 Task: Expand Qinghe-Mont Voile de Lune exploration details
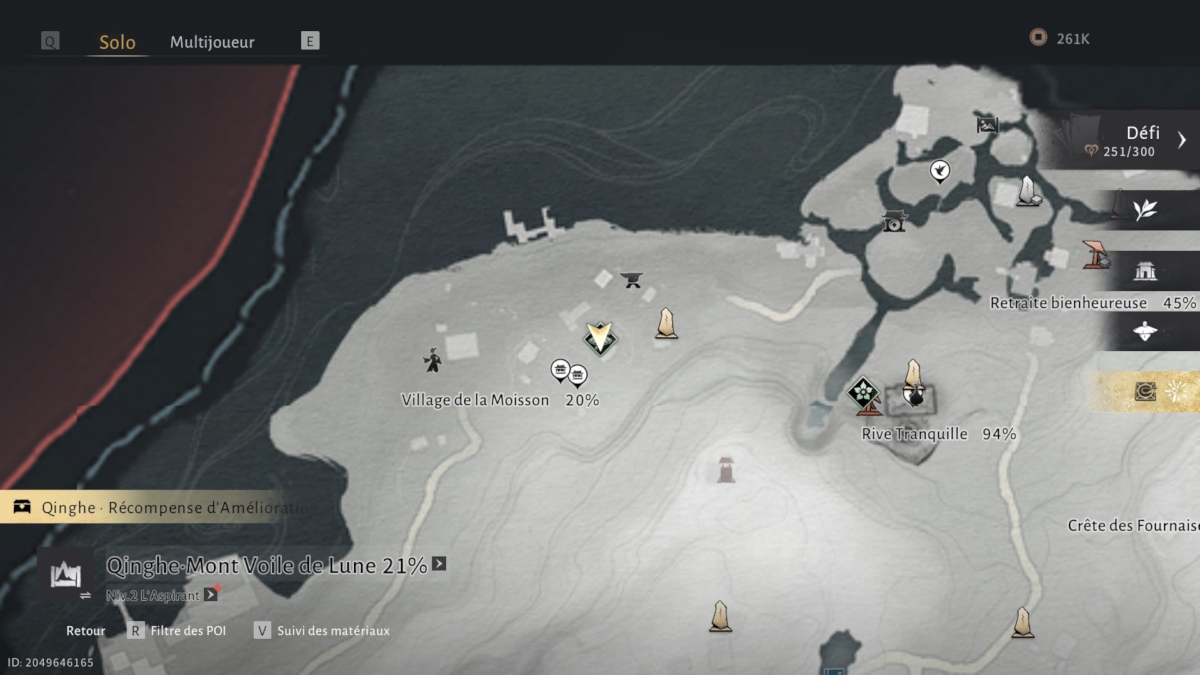pyautogui.click(x=438, y=565)
